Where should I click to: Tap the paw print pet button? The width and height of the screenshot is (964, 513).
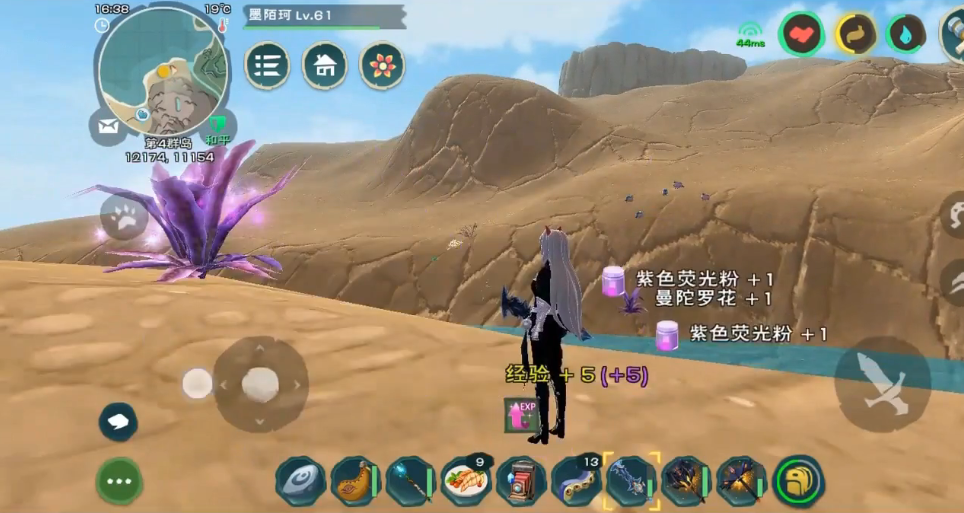pyautogui.click(x=124, y=217)
